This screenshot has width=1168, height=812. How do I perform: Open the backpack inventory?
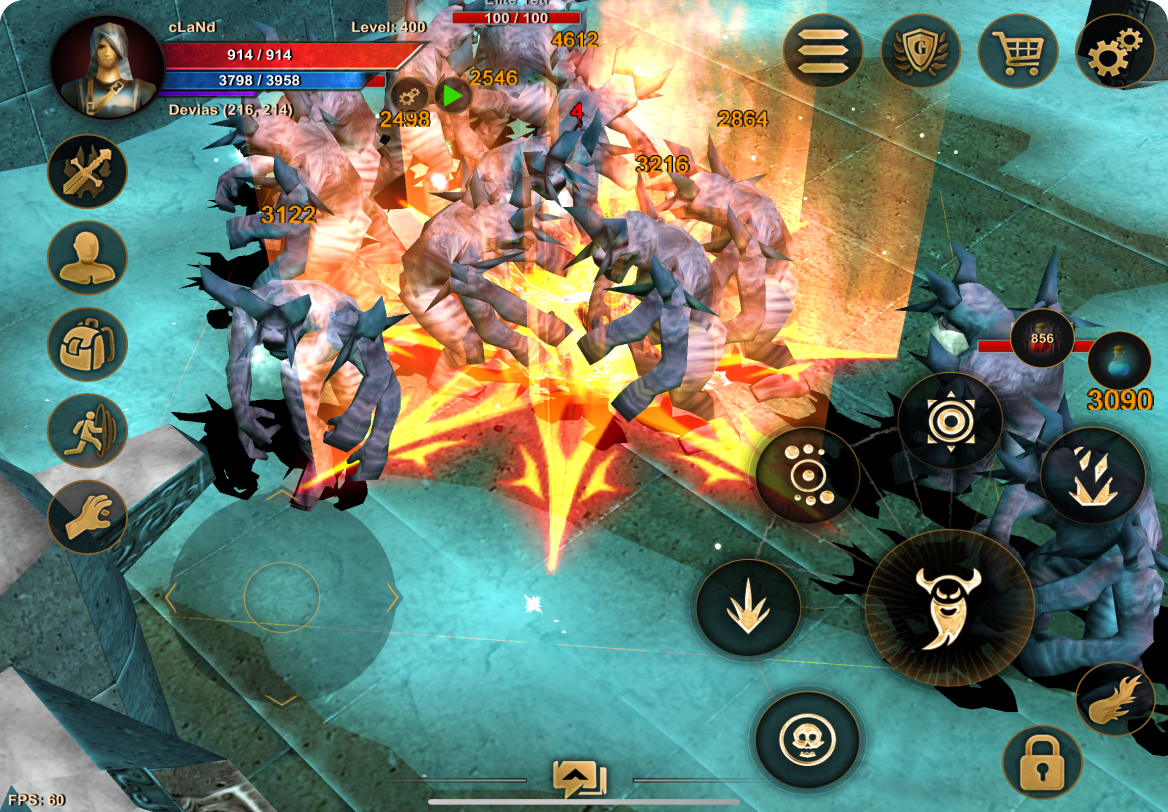(x=87, y=344)
